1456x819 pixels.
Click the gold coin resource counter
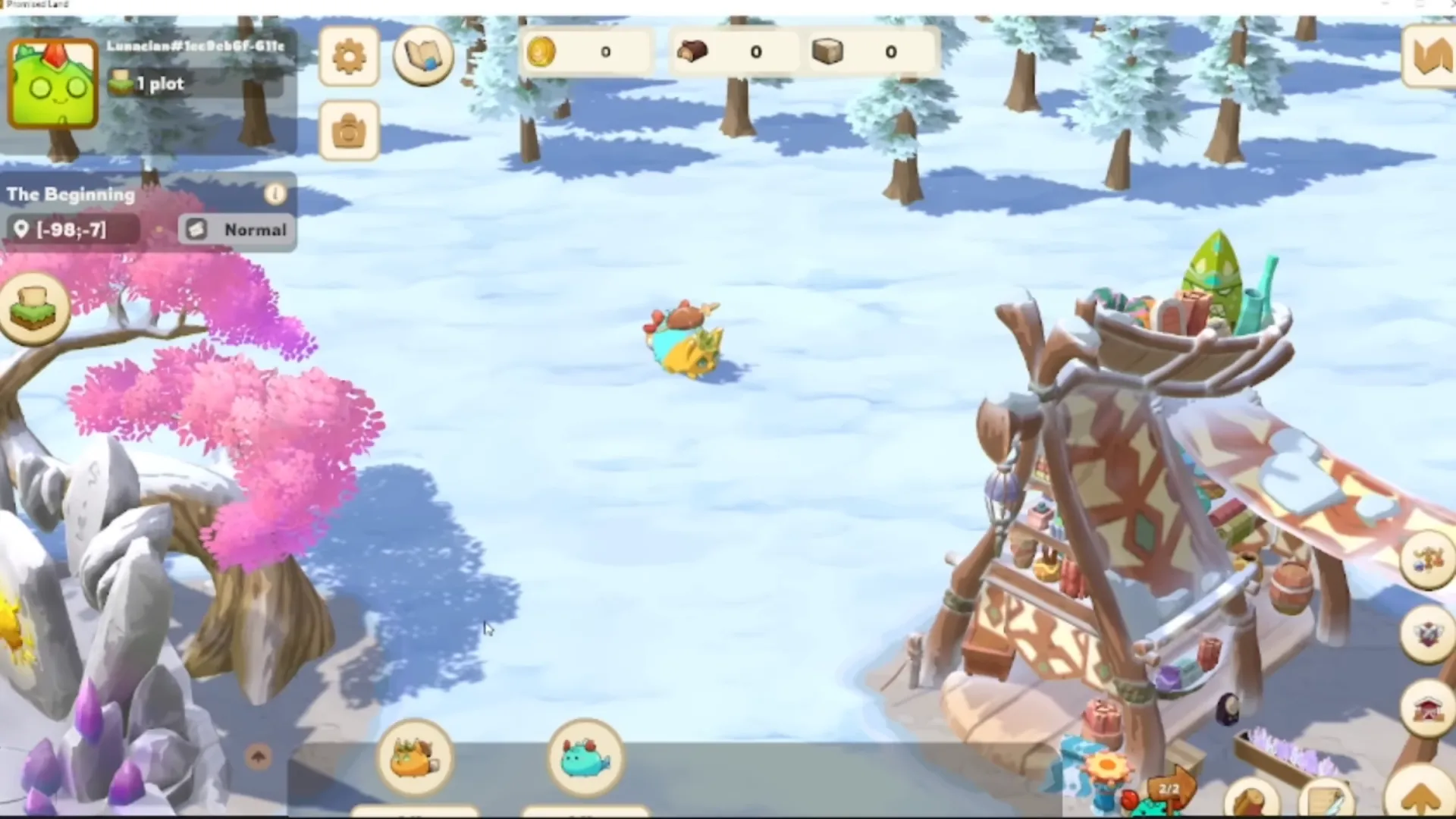584,52
